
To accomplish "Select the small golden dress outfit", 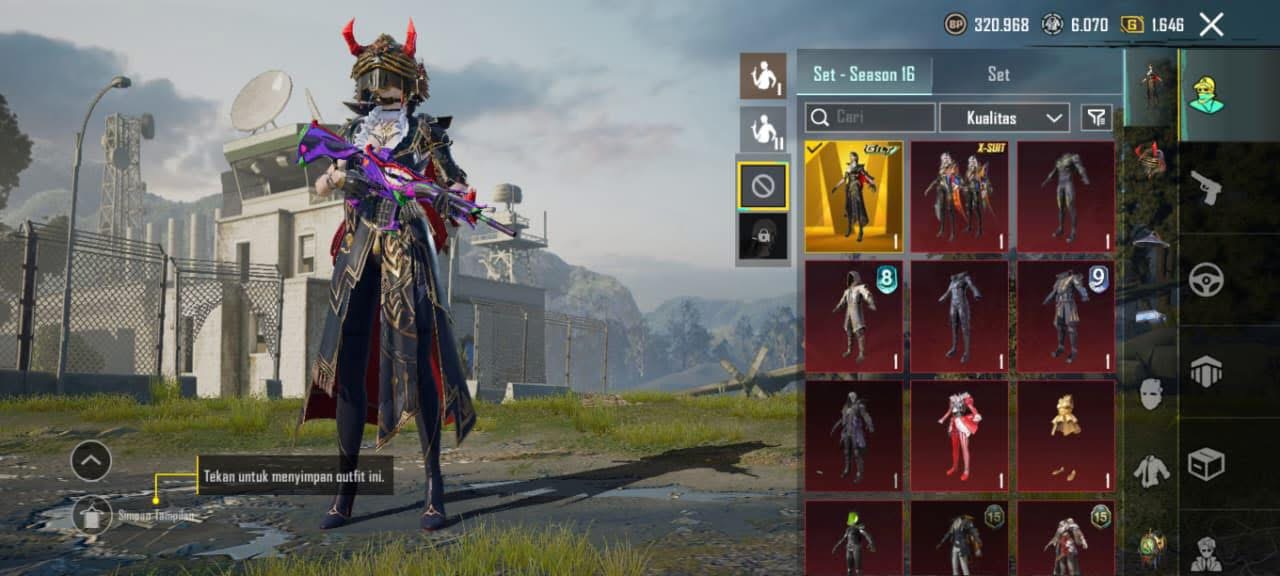I will point(1066,436).
